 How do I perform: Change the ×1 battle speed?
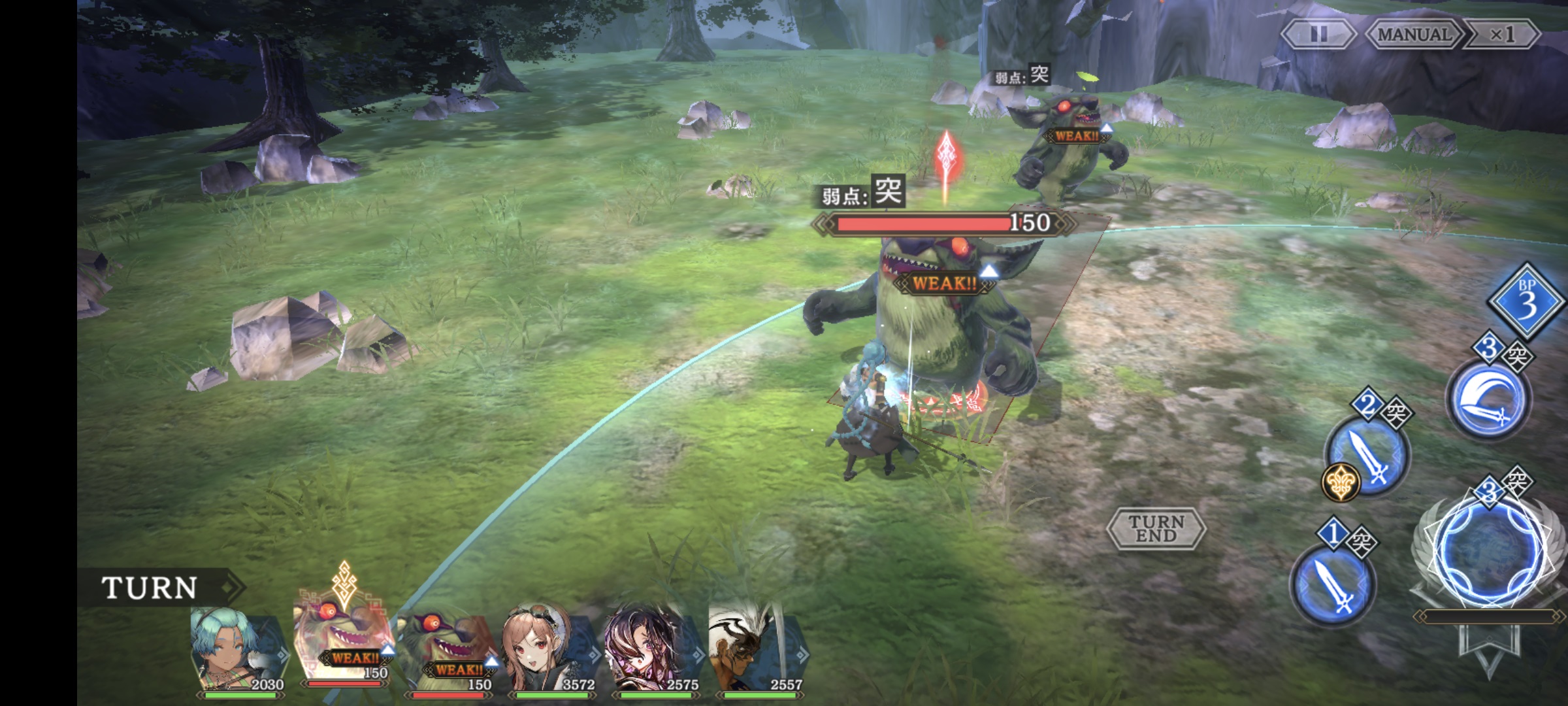coord(1501,34)
